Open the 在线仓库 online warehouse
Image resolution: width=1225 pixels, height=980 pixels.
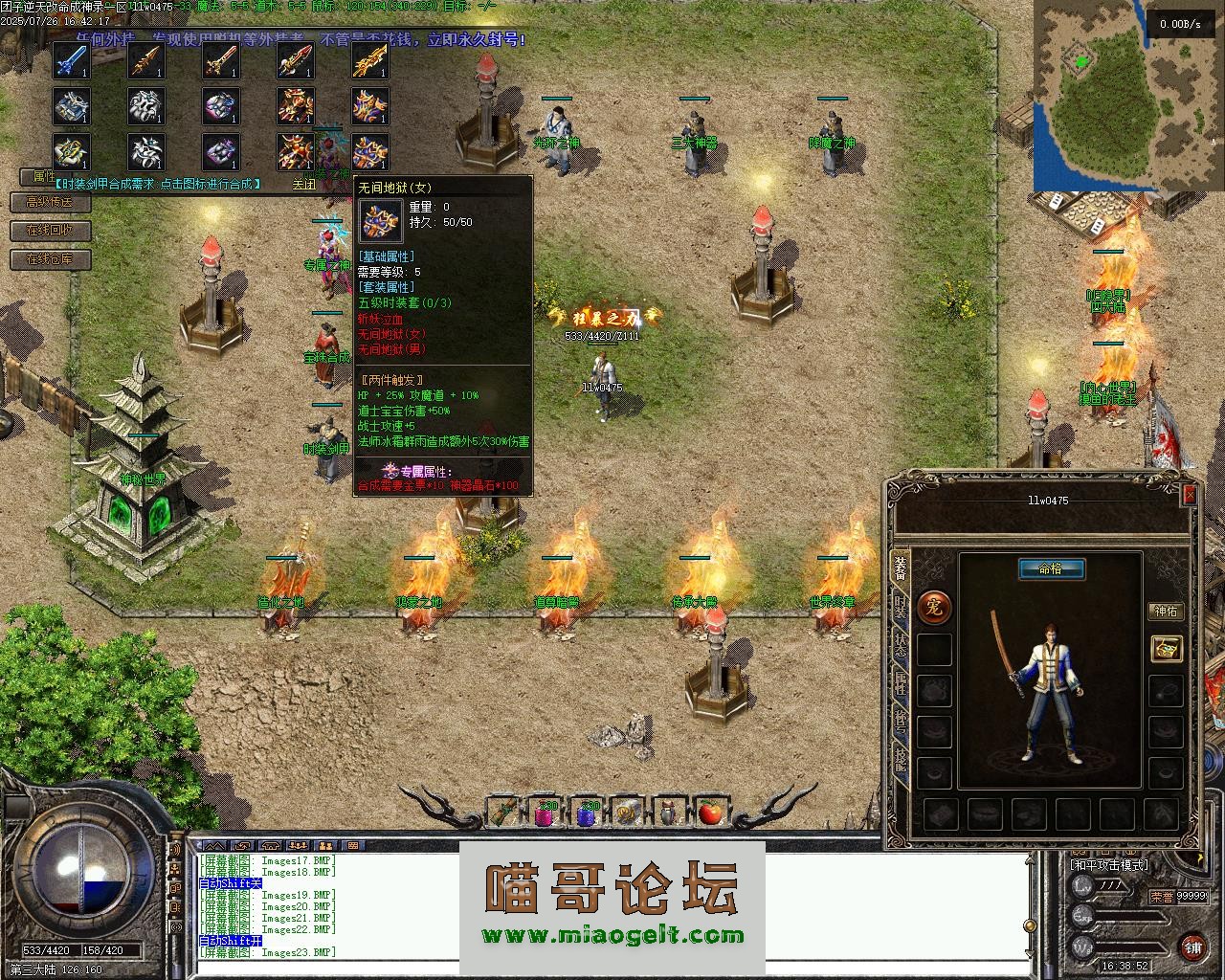coord(50,259)
